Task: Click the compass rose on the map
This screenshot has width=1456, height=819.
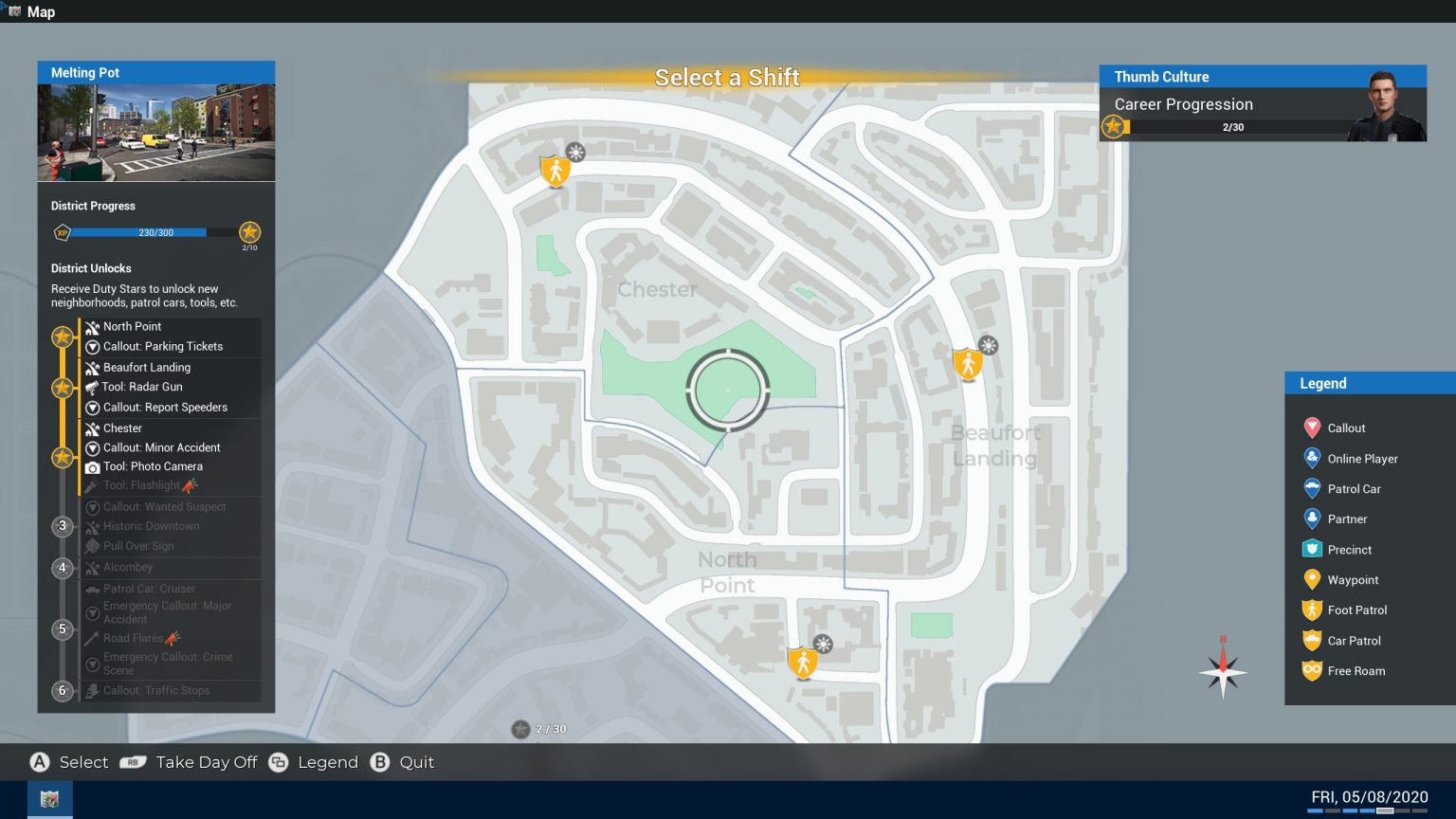Action: pyautogui.click(x=1223, y=673)
